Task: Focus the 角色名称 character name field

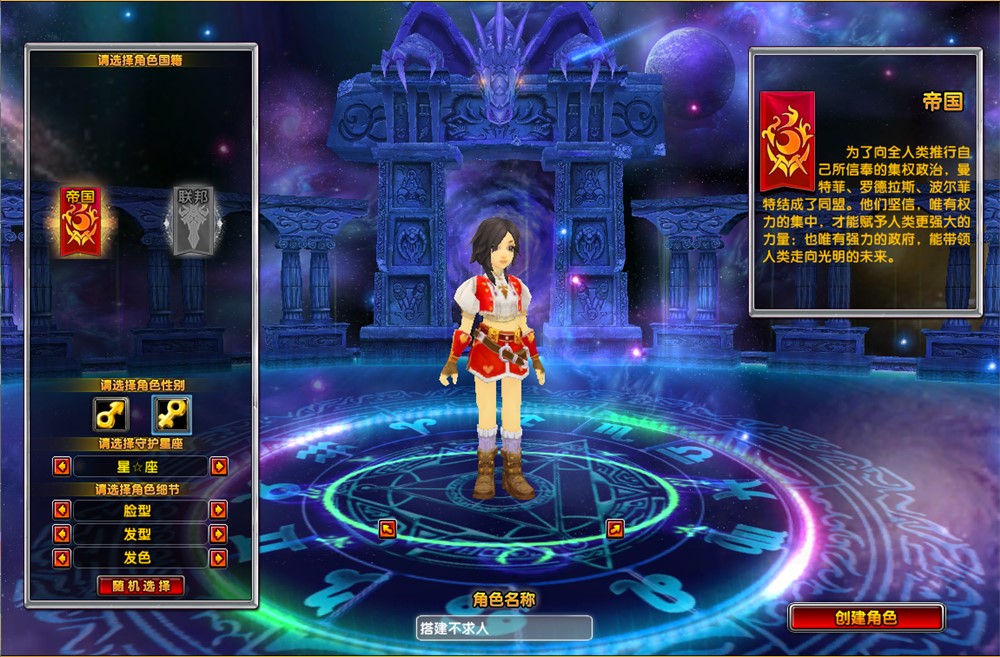Action: tap(504, 628)
